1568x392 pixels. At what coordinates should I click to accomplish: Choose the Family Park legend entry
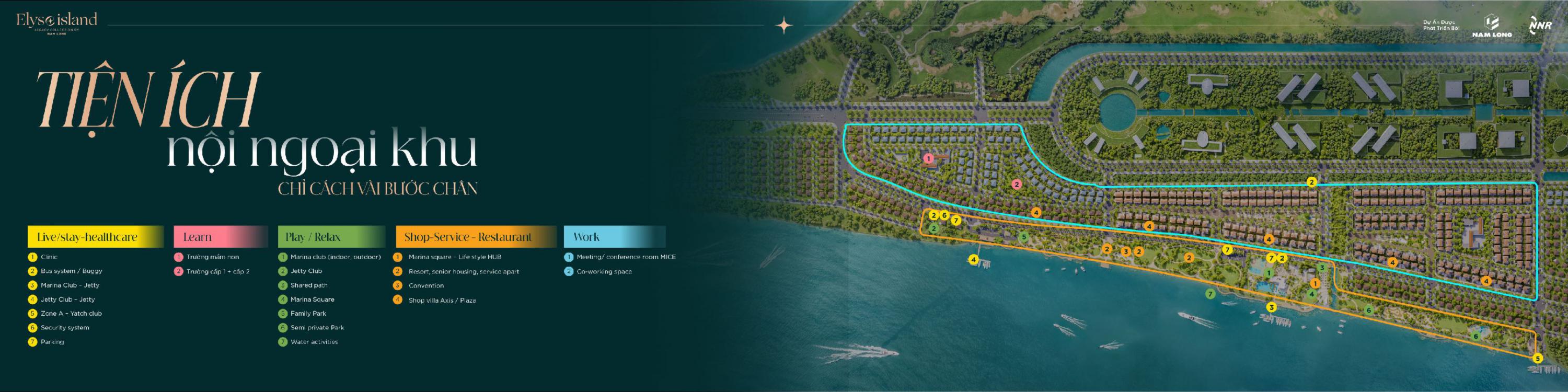coord(308,314)
